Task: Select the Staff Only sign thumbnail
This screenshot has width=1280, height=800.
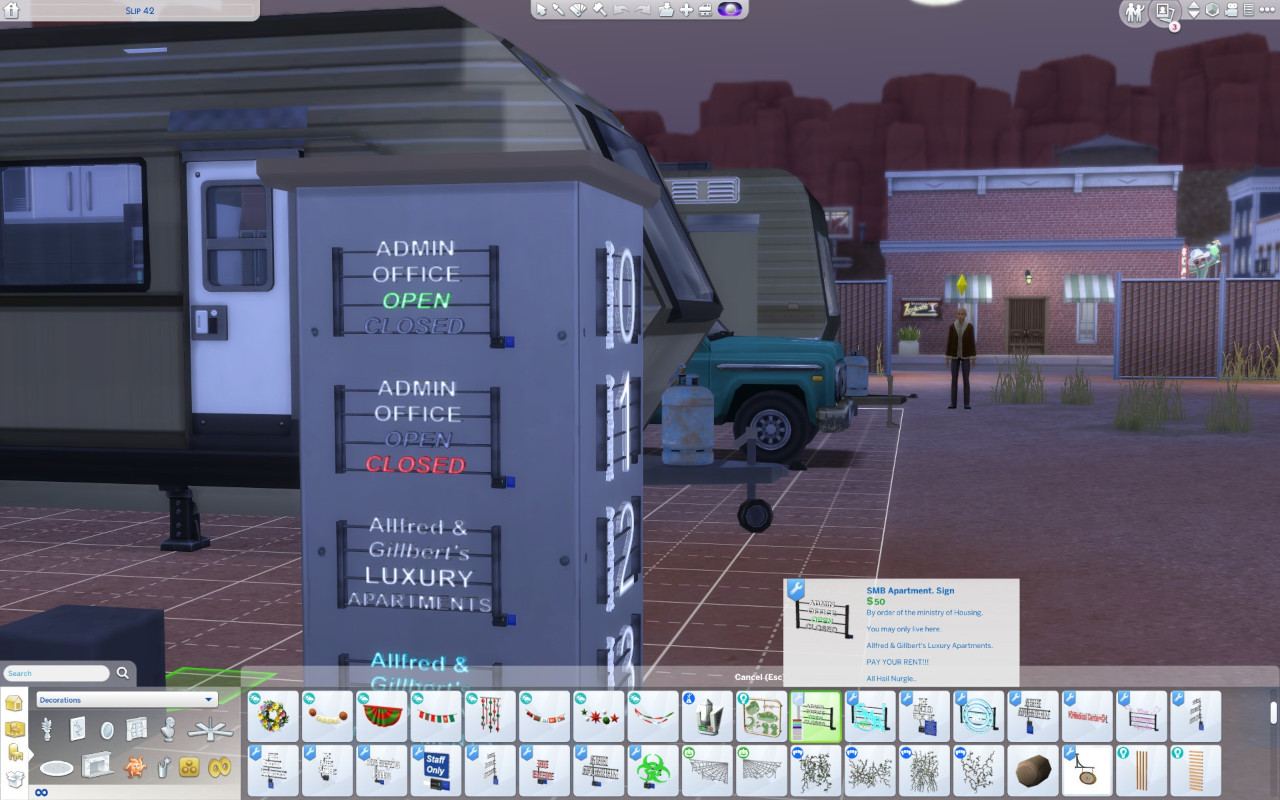Action: pos(434,769)
